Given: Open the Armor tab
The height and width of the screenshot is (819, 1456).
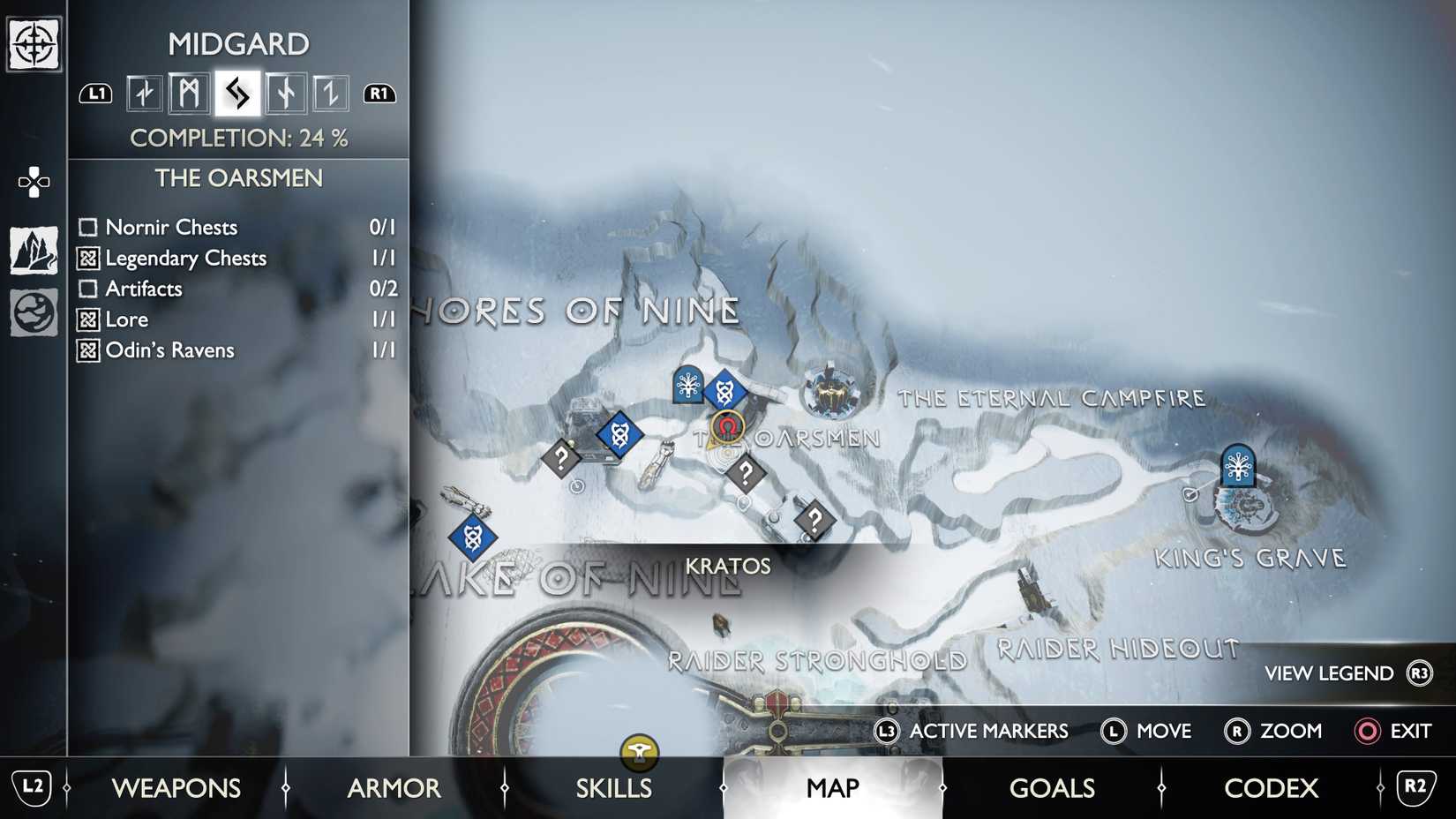Looking at the screenshot, I should (x=394, y=787).
